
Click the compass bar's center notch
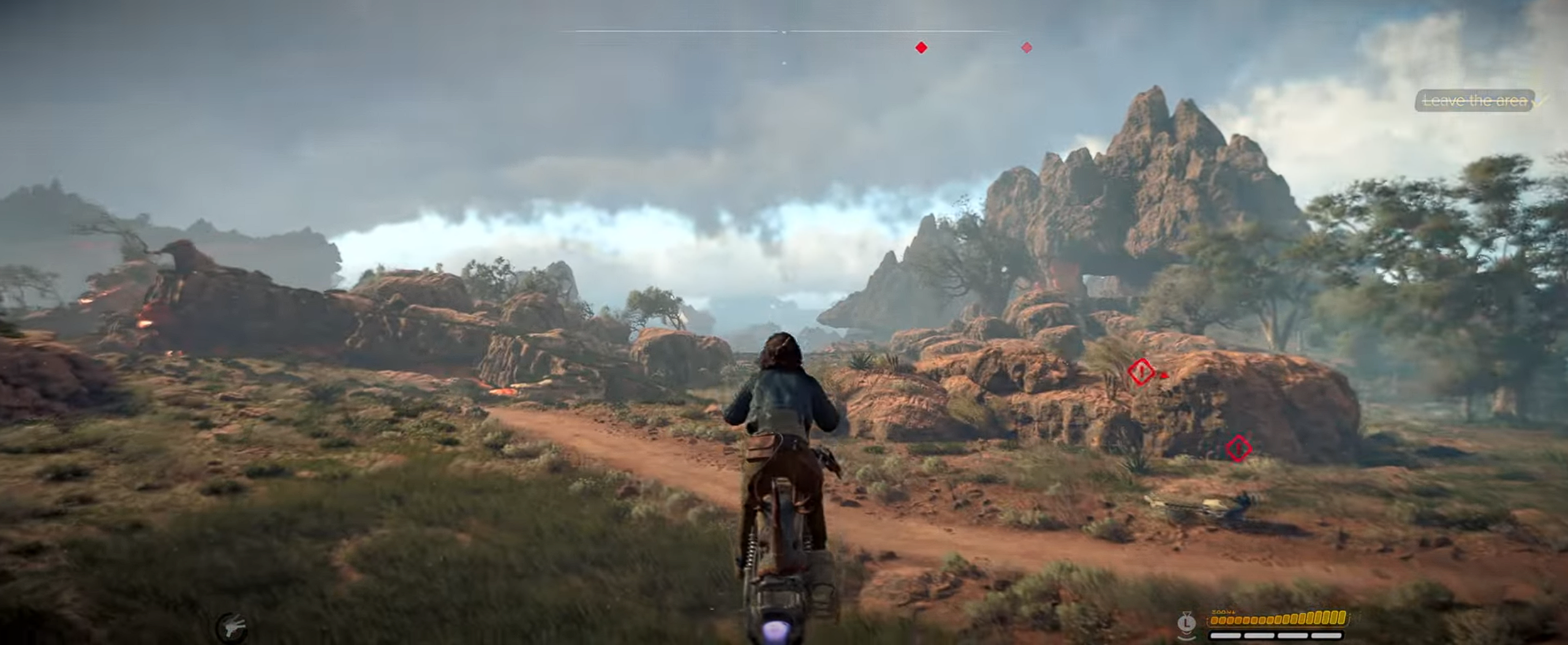tap(785, 31)
